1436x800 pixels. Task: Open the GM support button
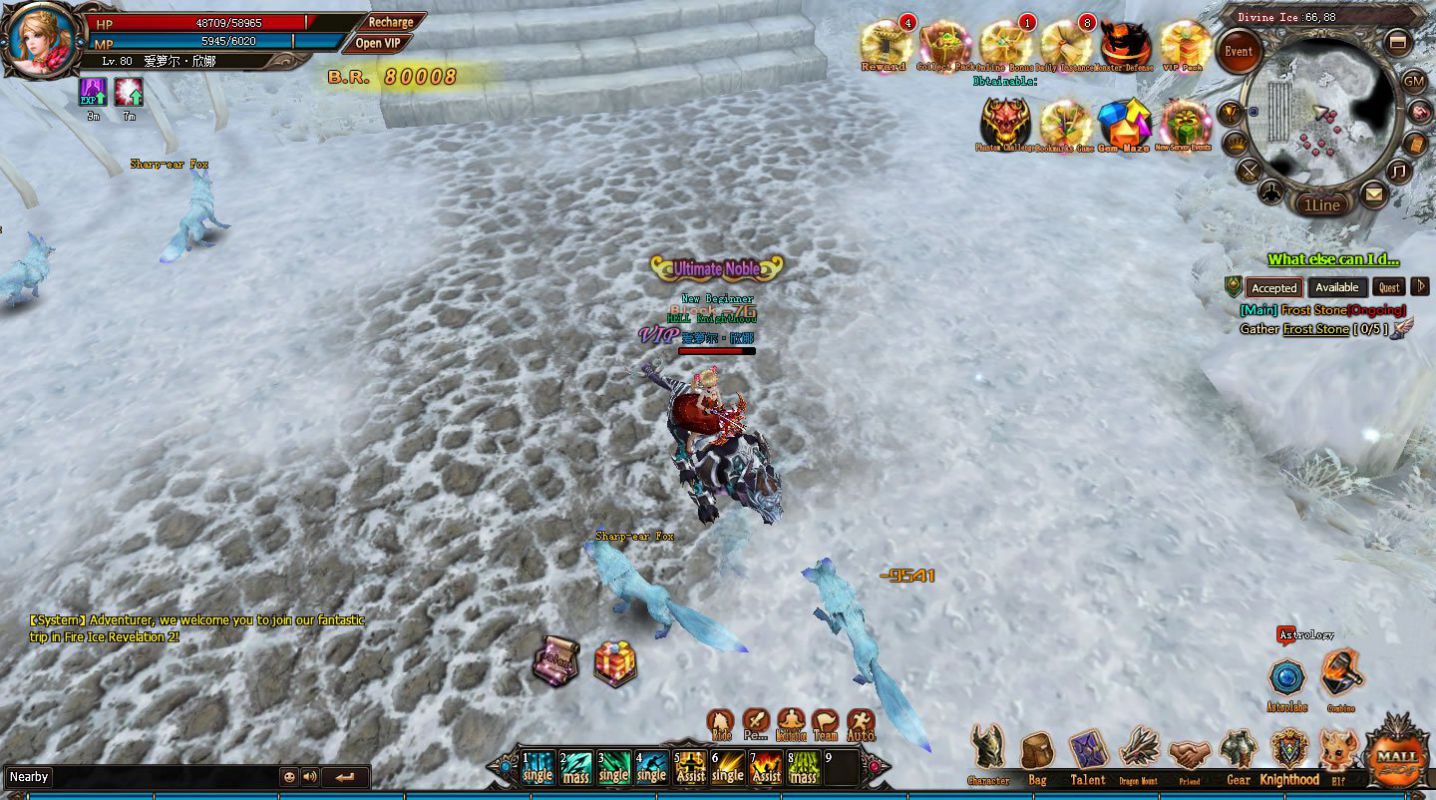tap(1414, 81)
